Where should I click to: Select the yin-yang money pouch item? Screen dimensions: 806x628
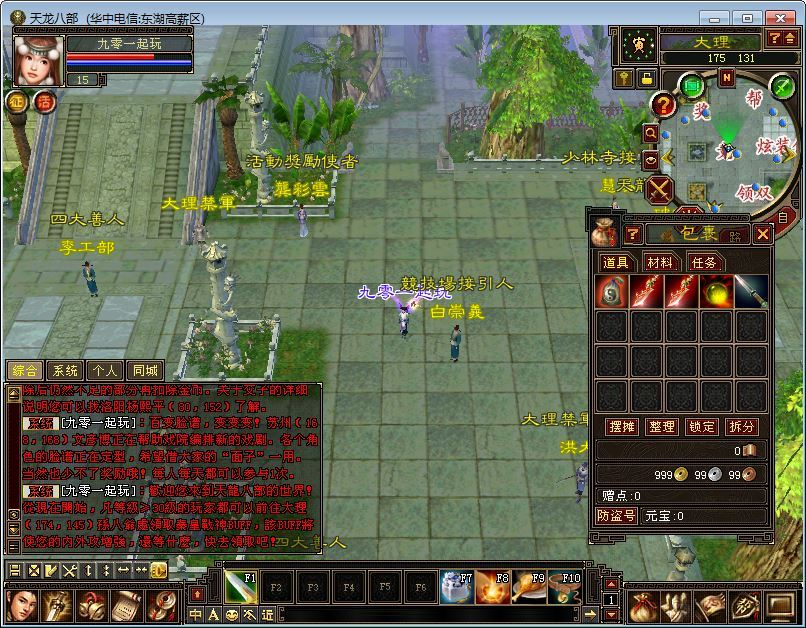(611, 292)
